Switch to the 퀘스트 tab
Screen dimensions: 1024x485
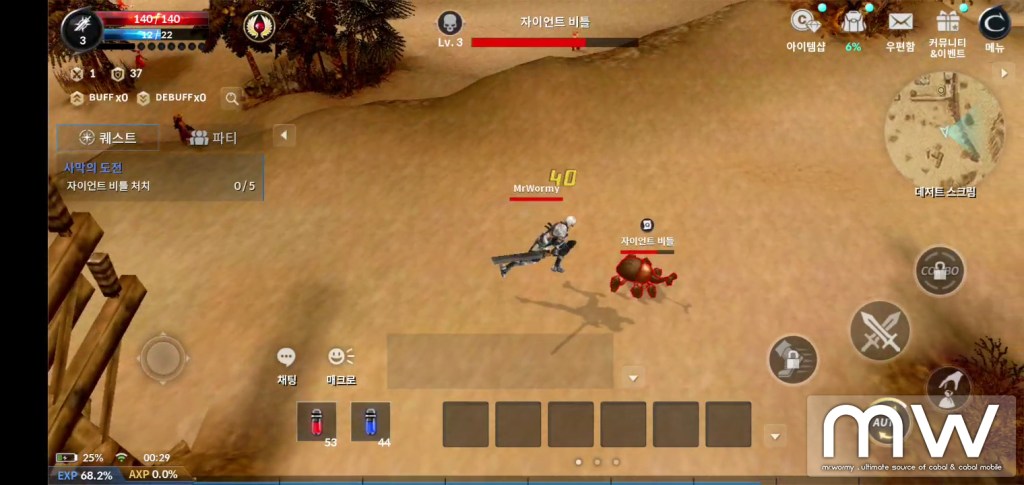108,138
